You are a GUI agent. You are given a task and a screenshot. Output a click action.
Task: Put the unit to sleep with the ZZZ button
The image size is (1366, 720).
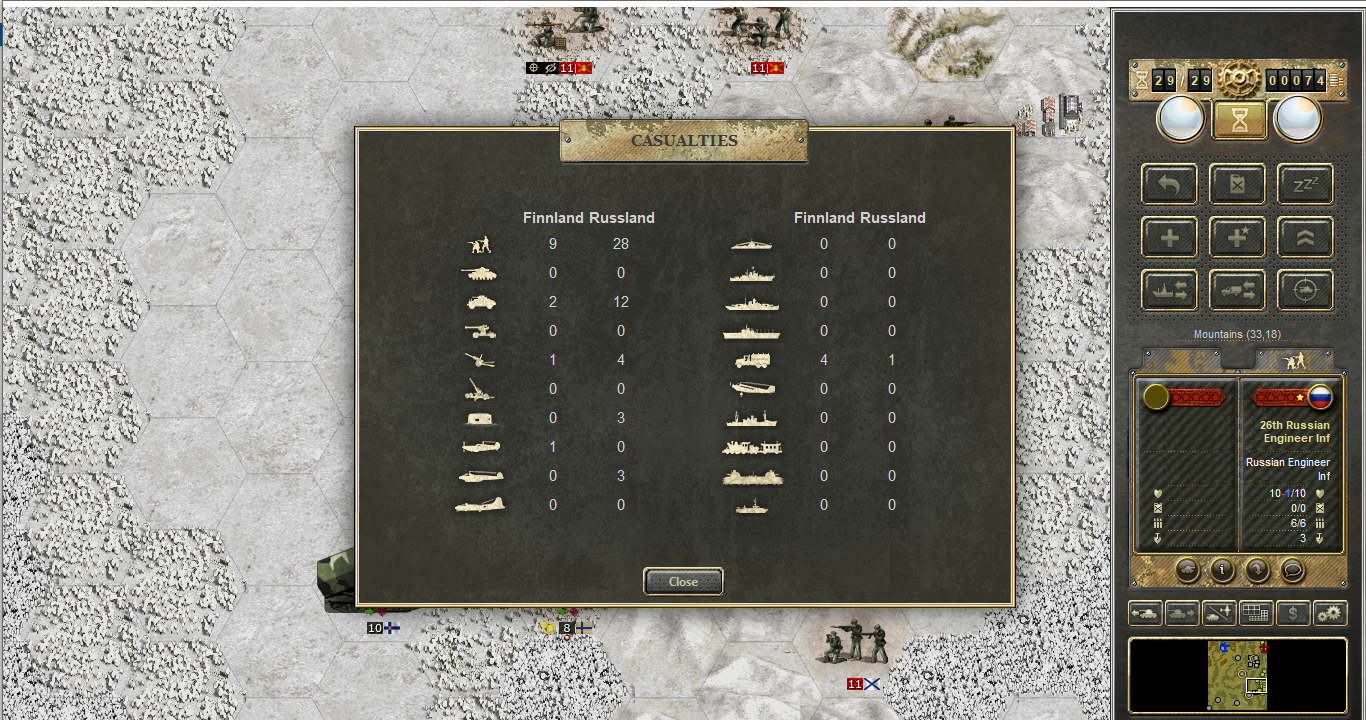[x=1305, y=184]
